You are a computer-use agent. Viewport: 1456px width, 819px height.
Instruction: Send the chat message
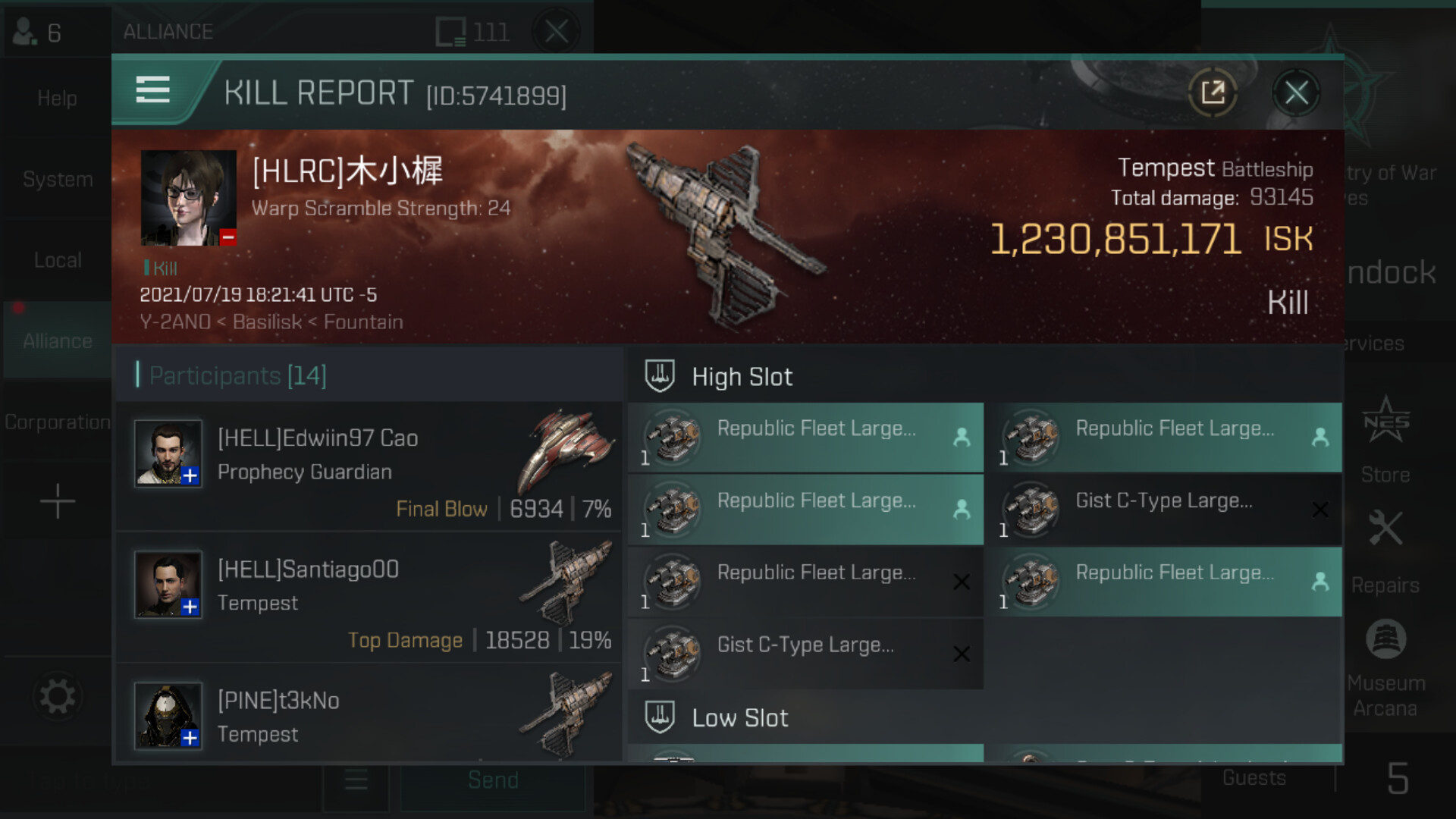pyautogui.click(x=493, y=781)
